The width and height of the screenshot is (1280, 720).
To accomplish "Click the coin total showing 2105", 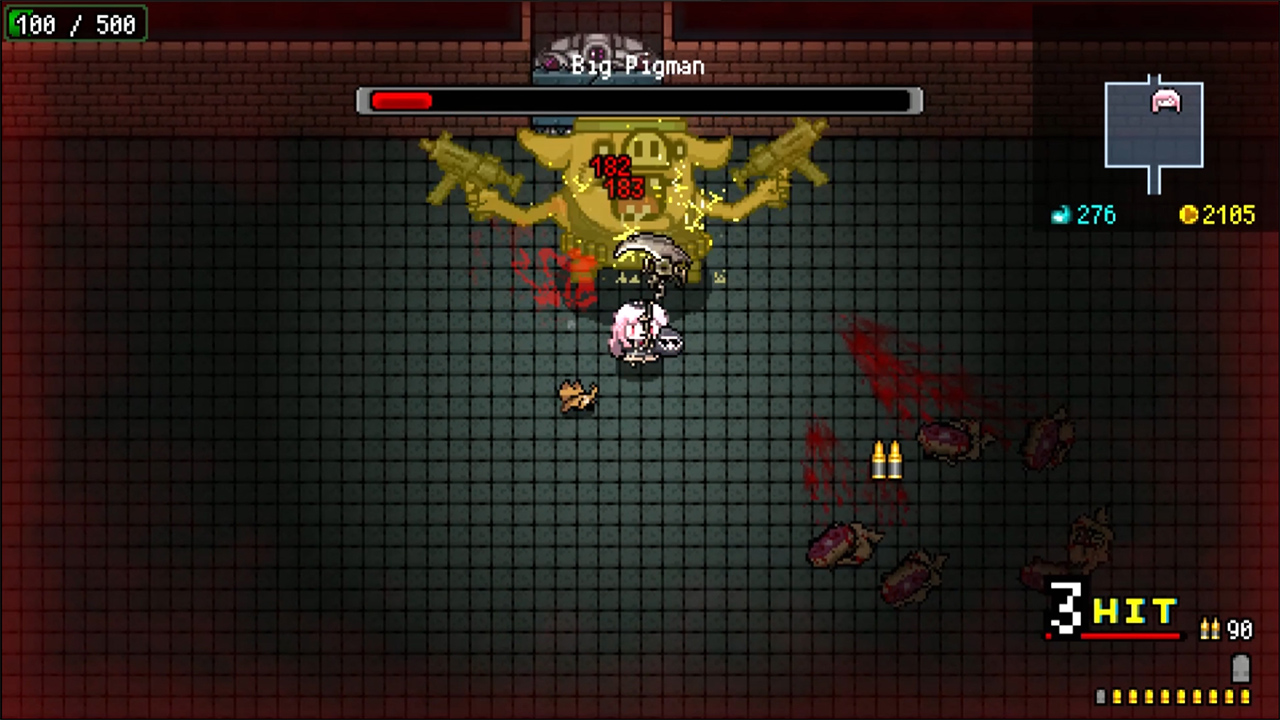I will (x=1229, y=215).
